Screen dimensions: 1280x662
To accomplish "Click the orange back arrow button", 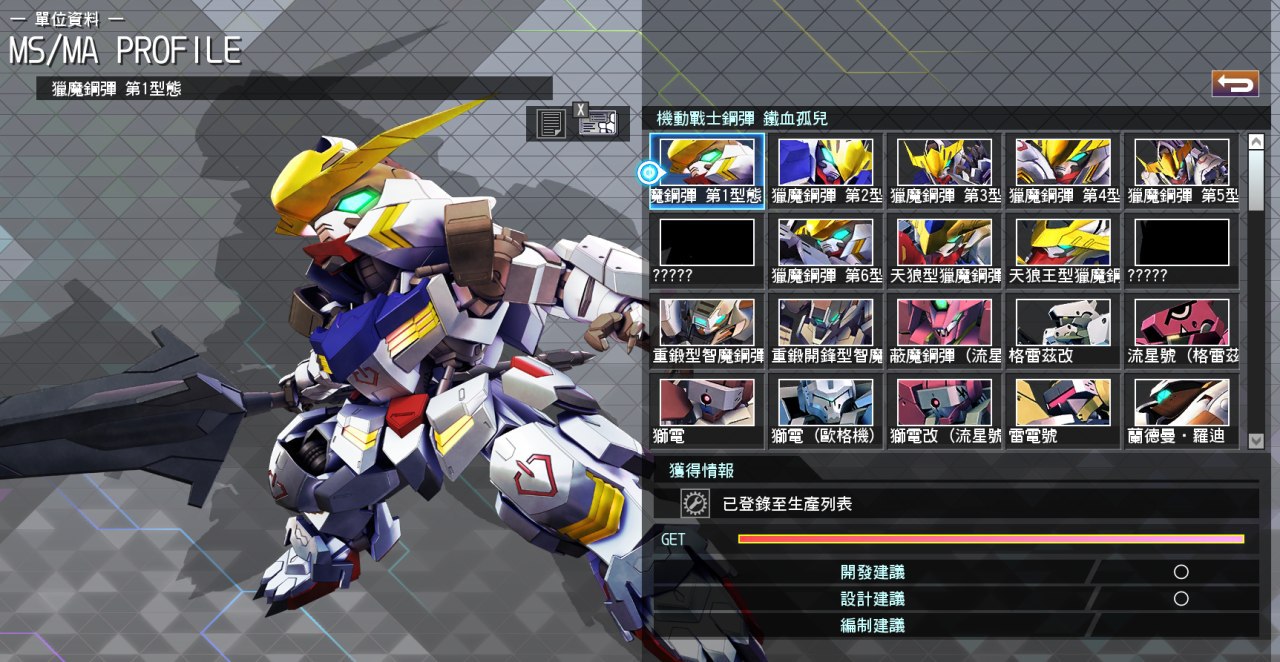I will click(1235, 84).
